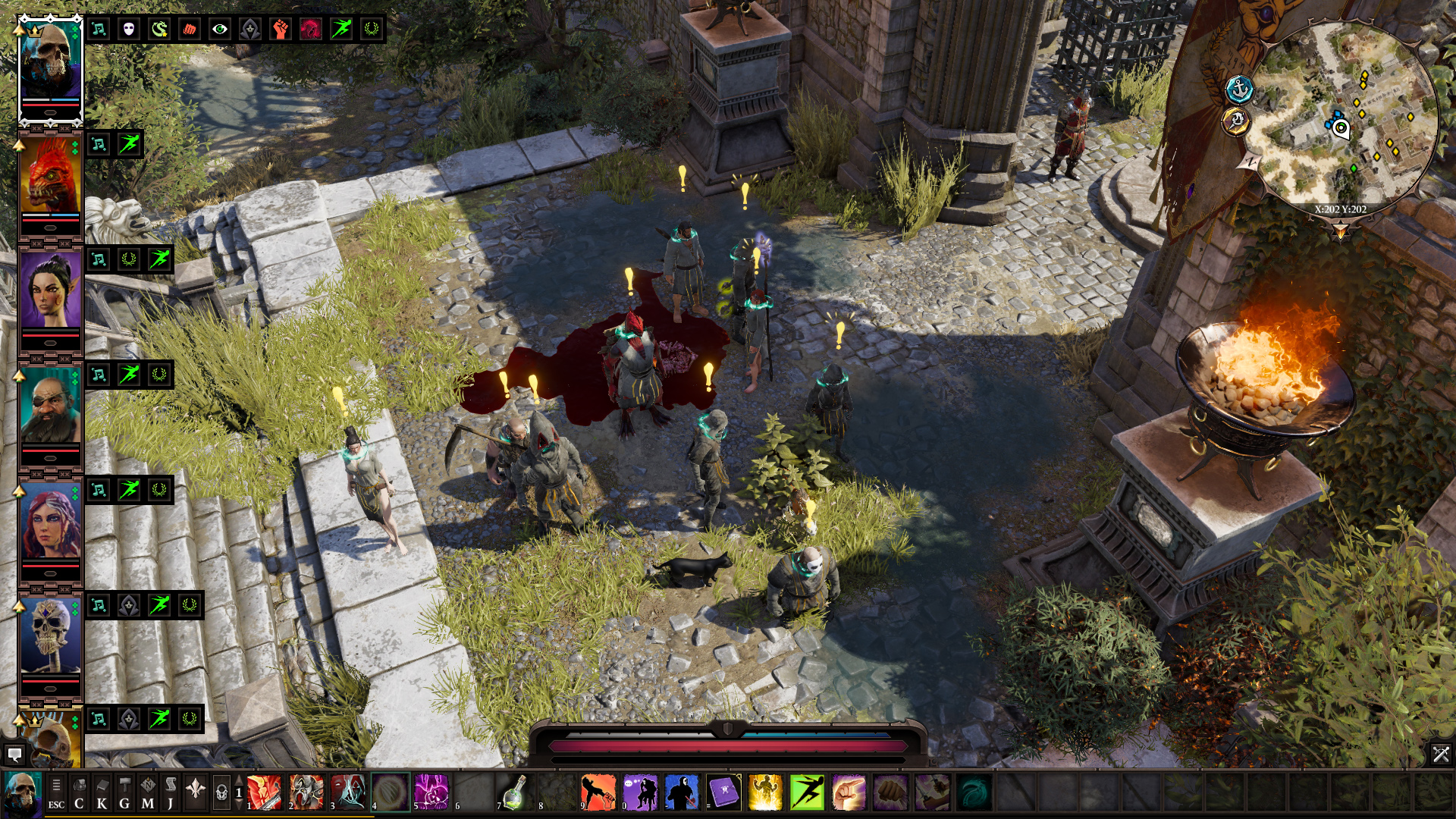Image resolution: width=1456 pixels, height=819 pixels.
Task: Open the journal scroll J button
Action: click(x=171, y=793)
